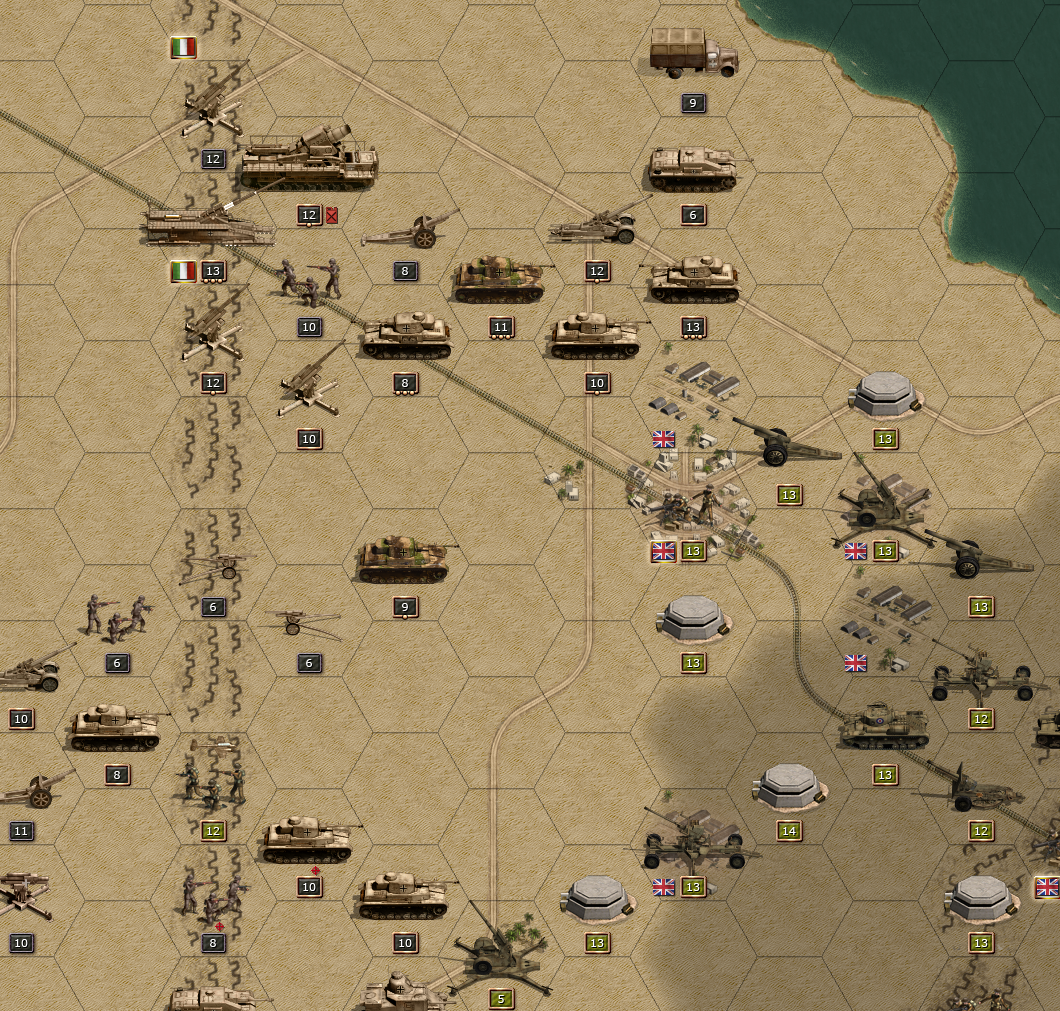The image size is (1060, 1011).
Task: Select the camouflaged tank with strength 9
Action: point(403,560)
